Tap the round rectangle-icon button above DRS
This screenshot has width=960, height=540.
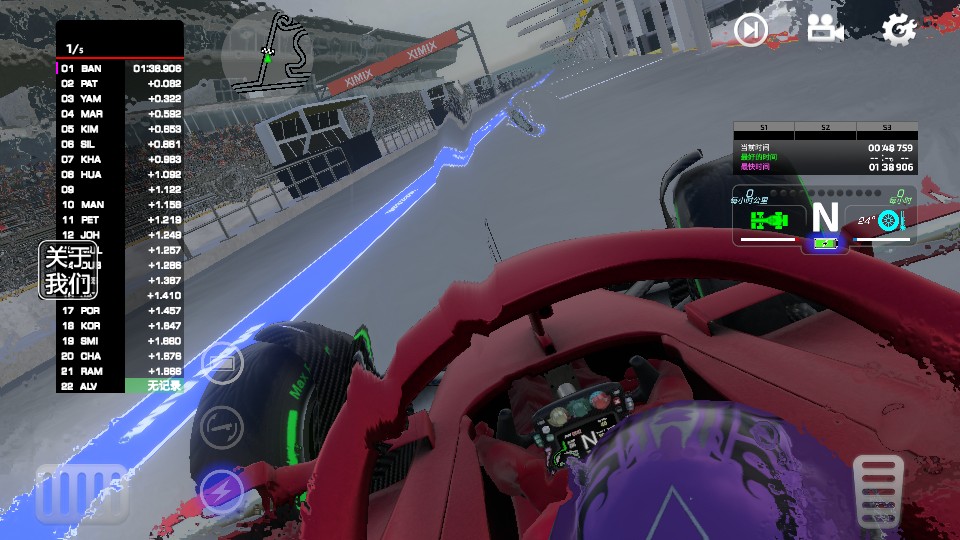pyautogui.click(x=221, y=364)
